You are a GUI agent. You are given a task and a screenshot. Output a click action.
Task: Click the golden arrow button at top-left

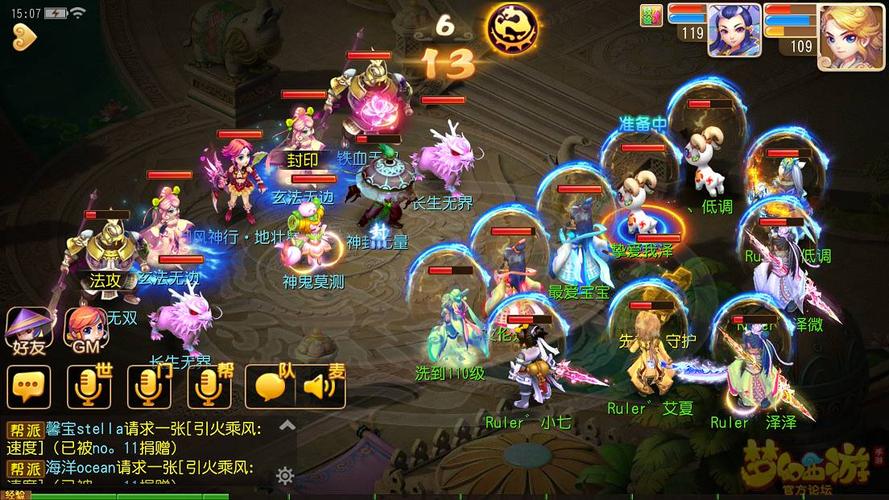click(x=25, y=37)
